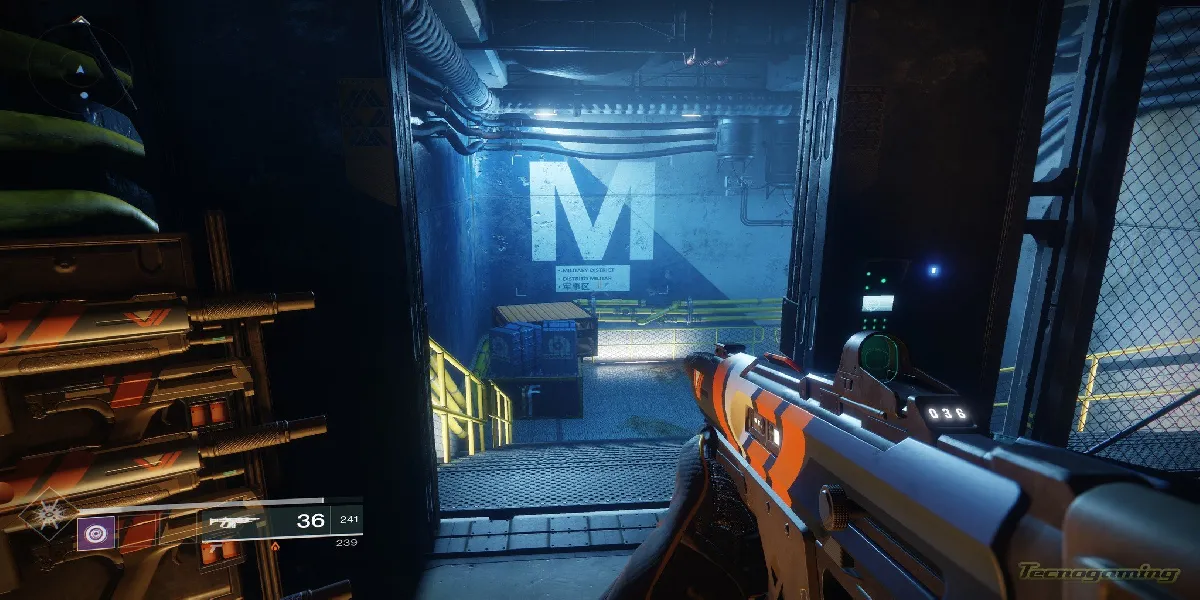Activate the purple grenade ability icon
Viewport: 1200px width, 600px height.
point(96,533)
